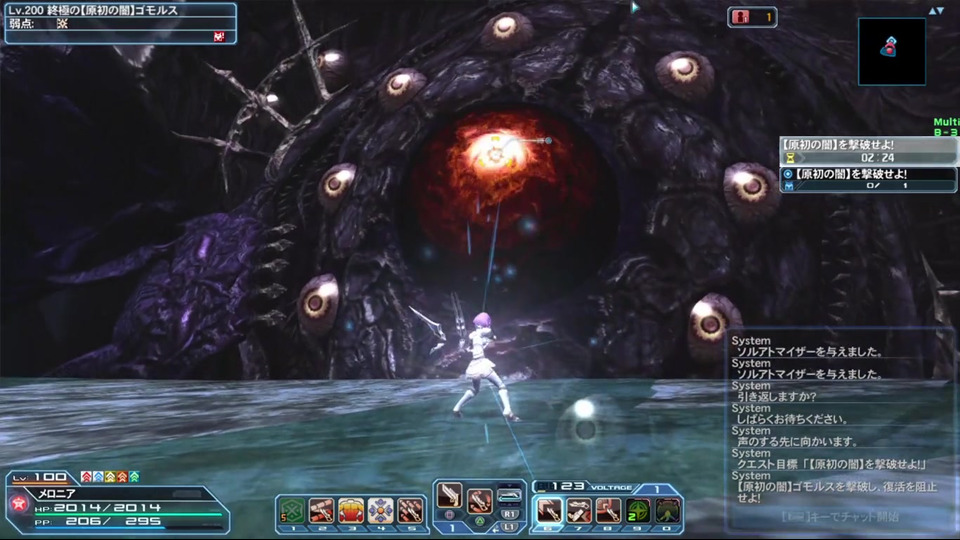Trigger the skill in subpalette slot 5

pos(410,510)
